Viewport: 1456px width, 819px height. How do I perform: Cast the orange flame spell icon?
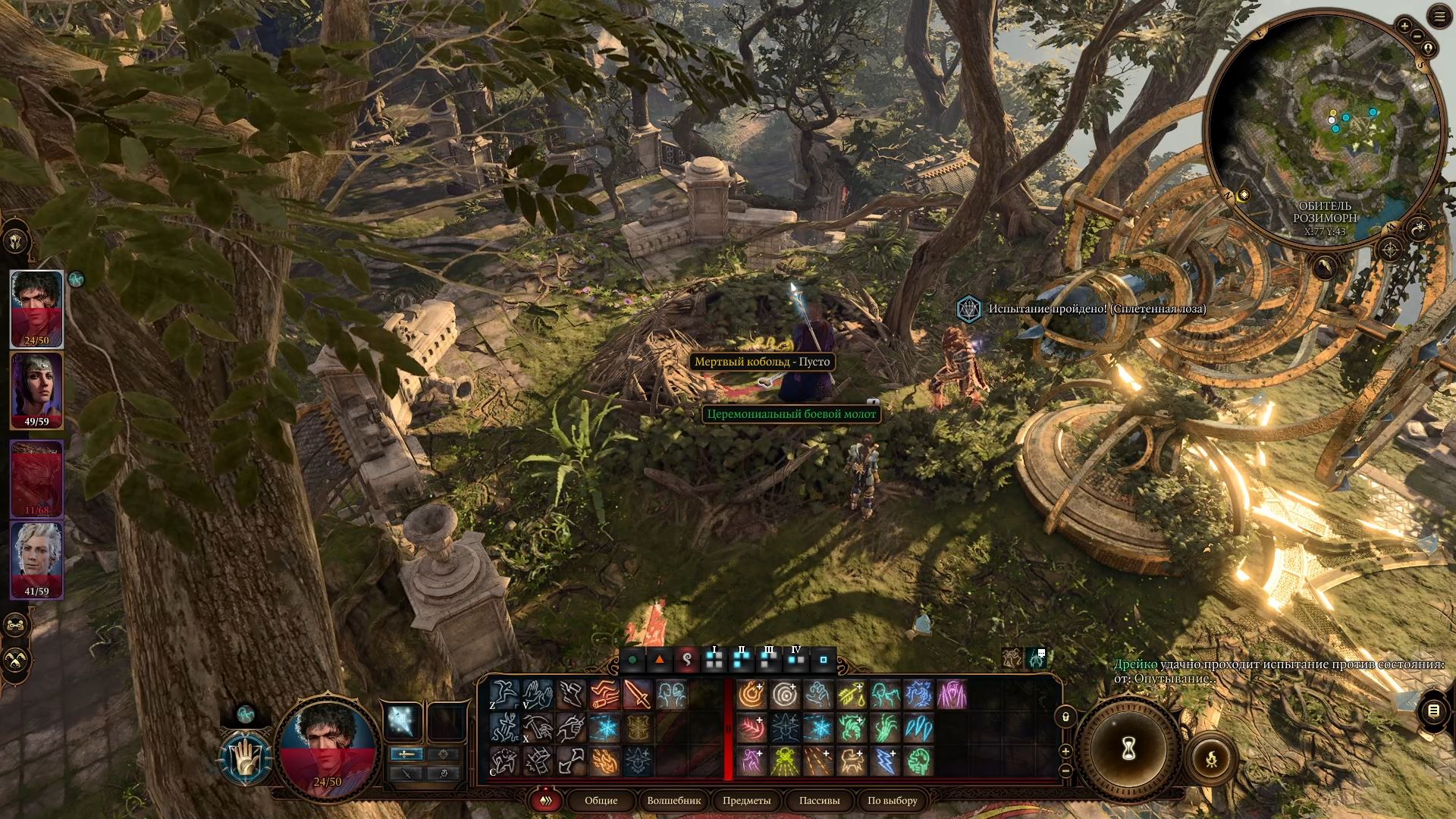click(x=604, y=761)
